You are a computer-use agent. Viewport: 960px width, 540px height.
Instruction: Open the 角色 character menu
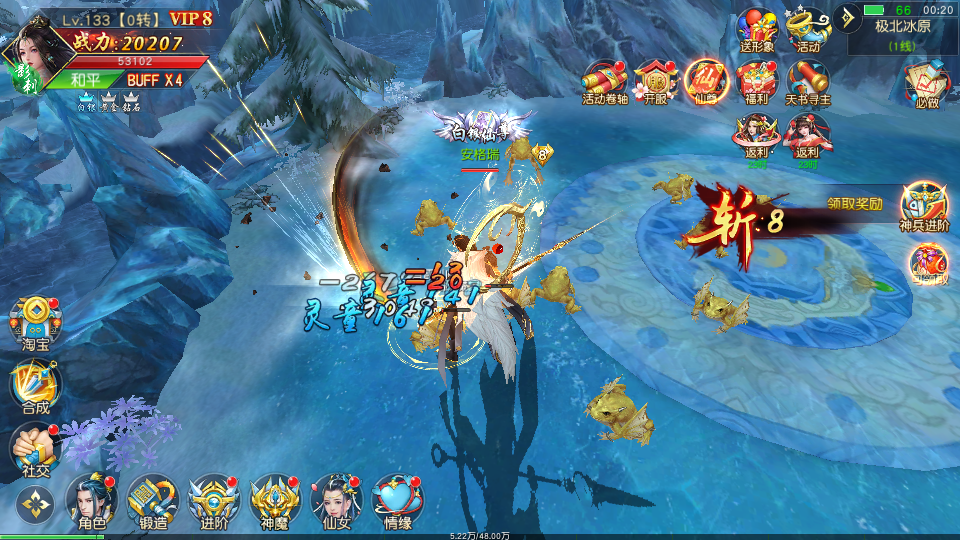[x=92, y=499]
